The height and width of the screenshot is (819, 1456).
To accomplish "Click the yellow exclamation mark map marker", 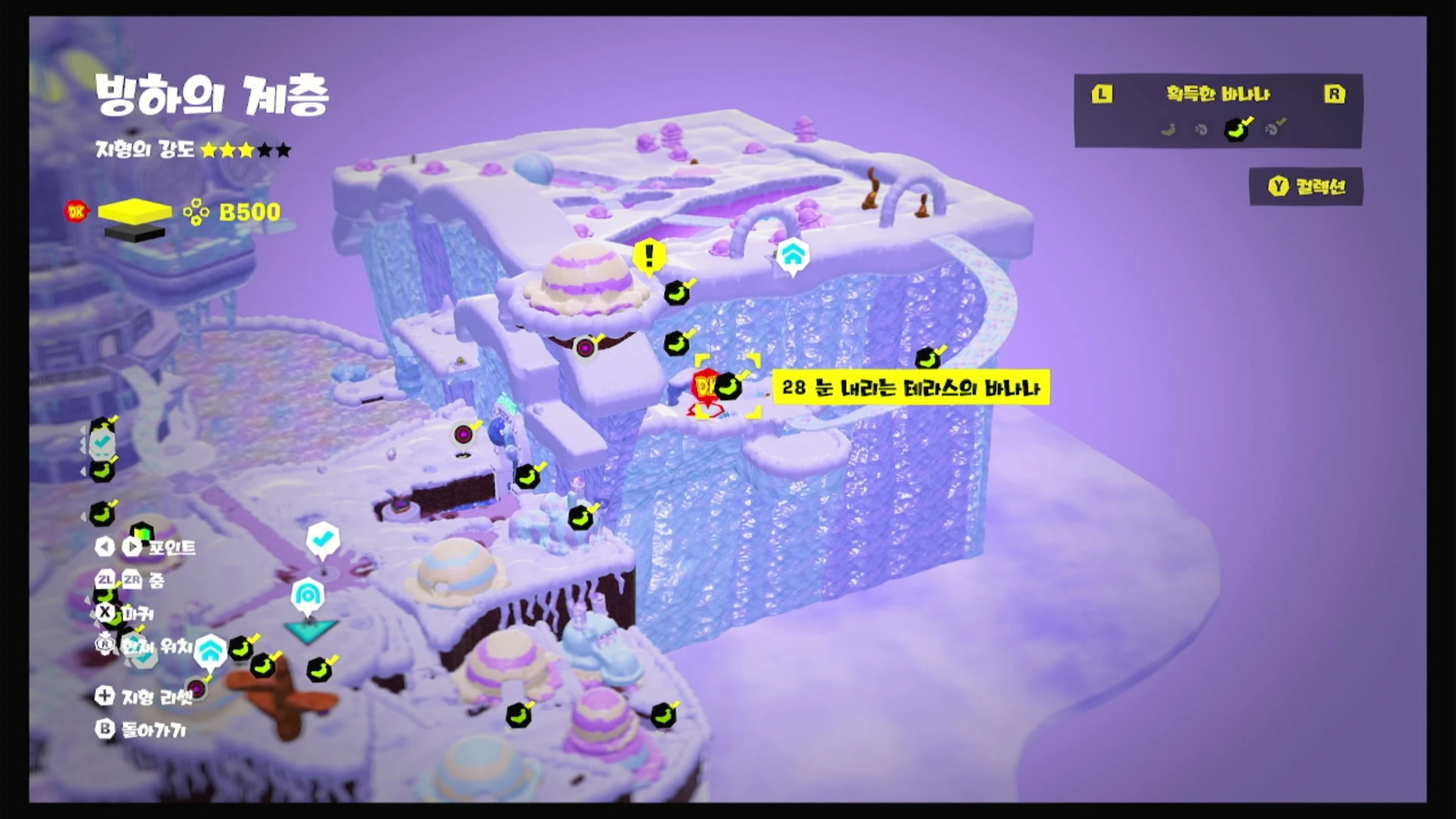I will [x=649, y=257].
